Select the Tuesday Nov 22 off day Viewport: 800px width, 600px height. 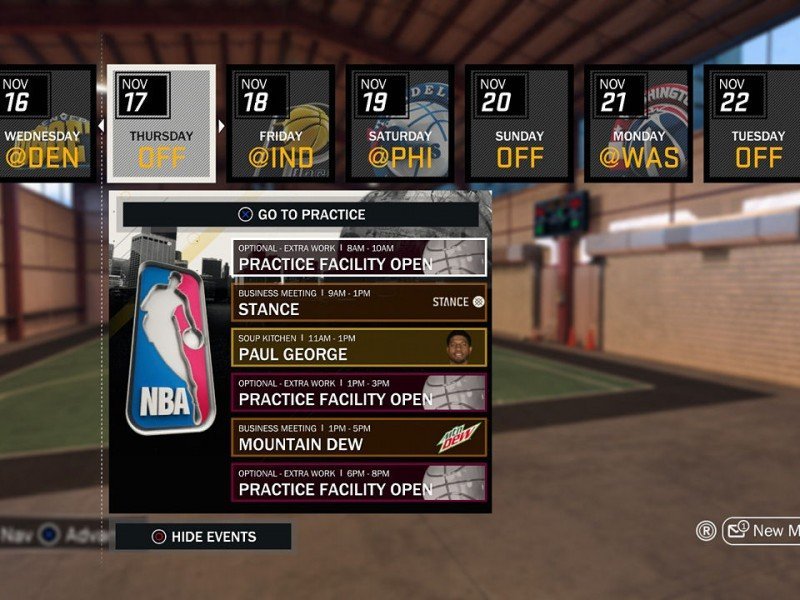pyautogui.click(x=756, y=124)
